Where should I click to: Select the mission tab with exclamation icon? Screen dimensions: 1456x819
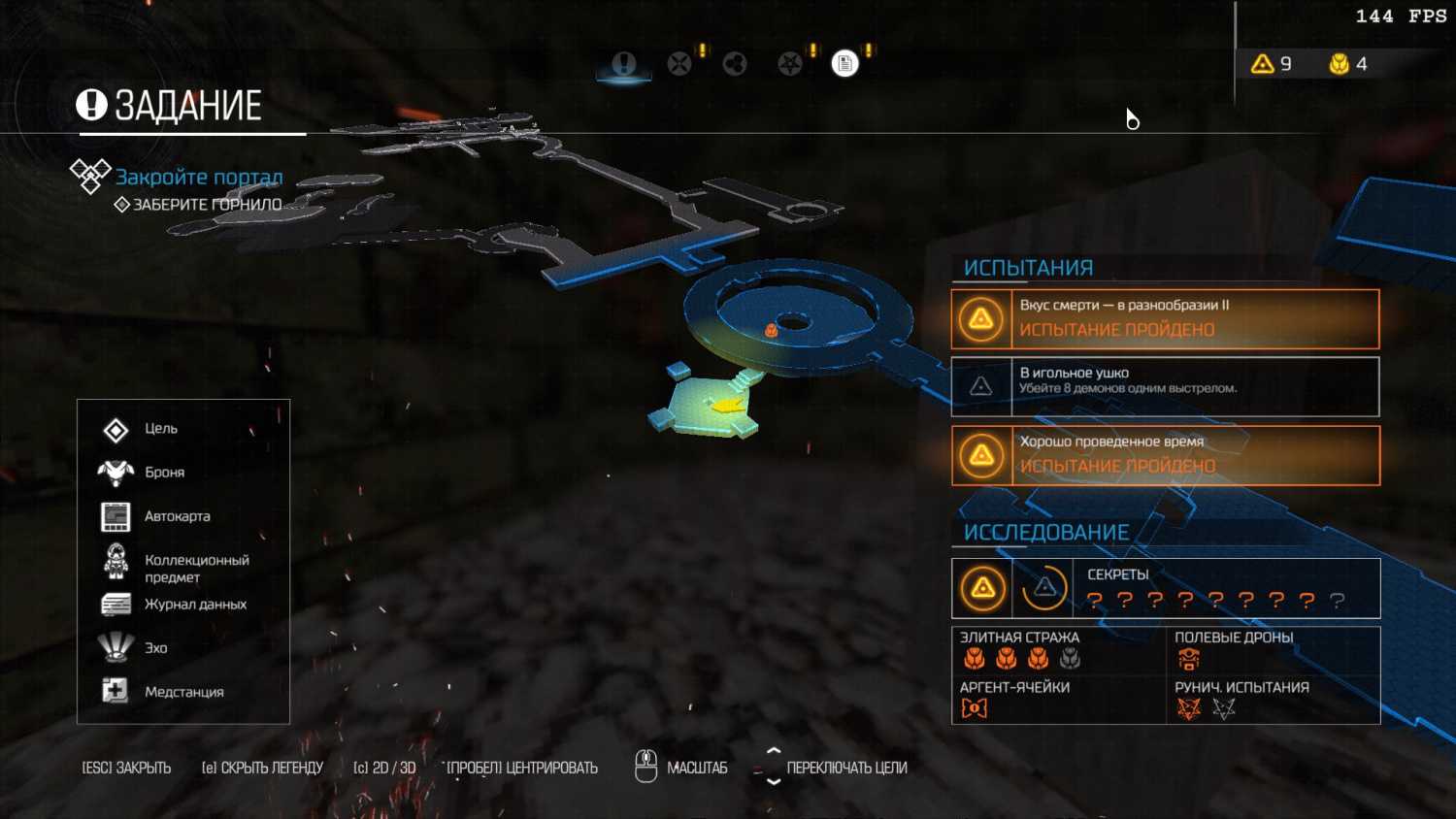[623, 64]
